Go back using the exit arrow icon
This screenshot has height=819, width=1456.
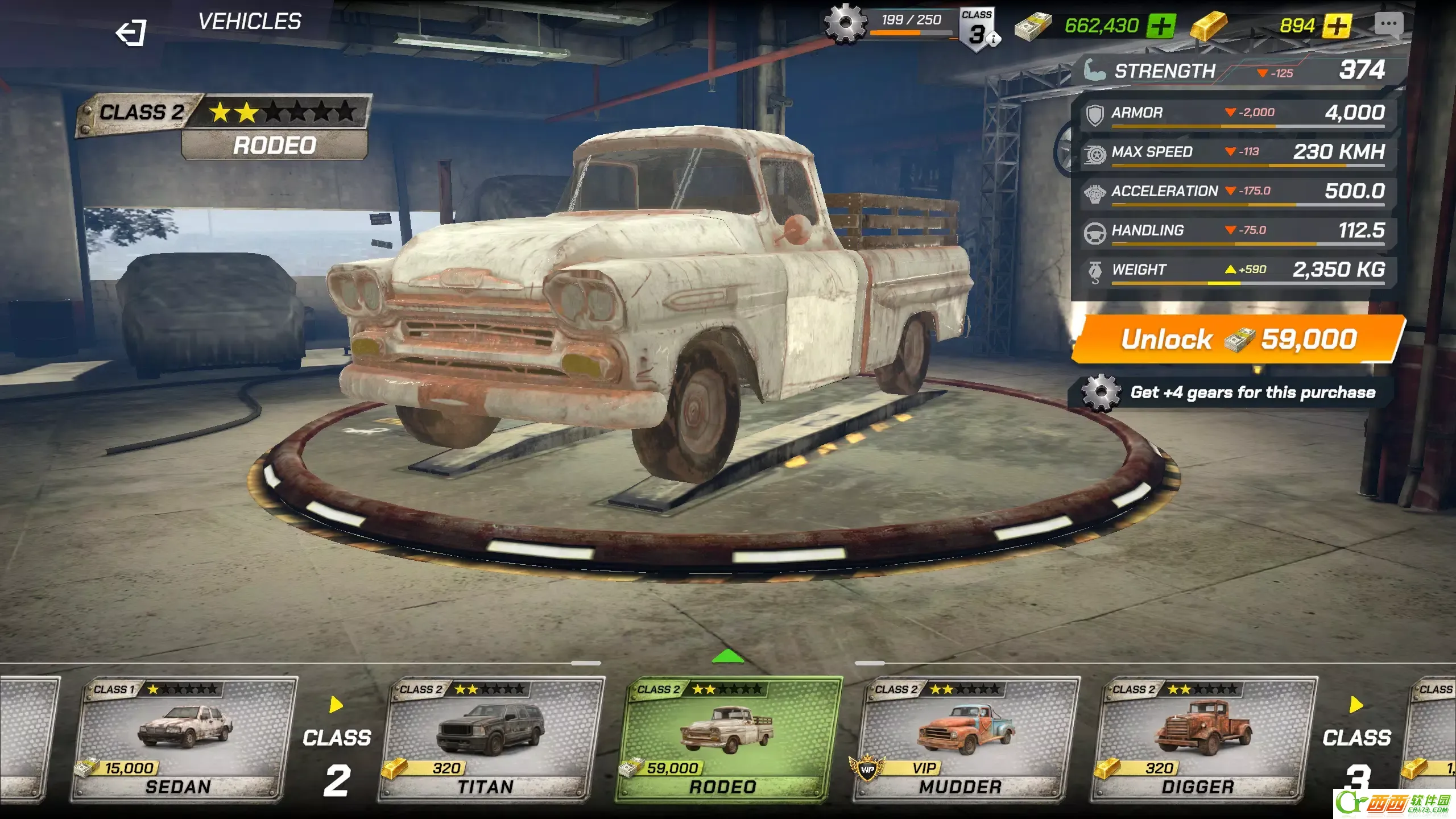tap(131, 32)
